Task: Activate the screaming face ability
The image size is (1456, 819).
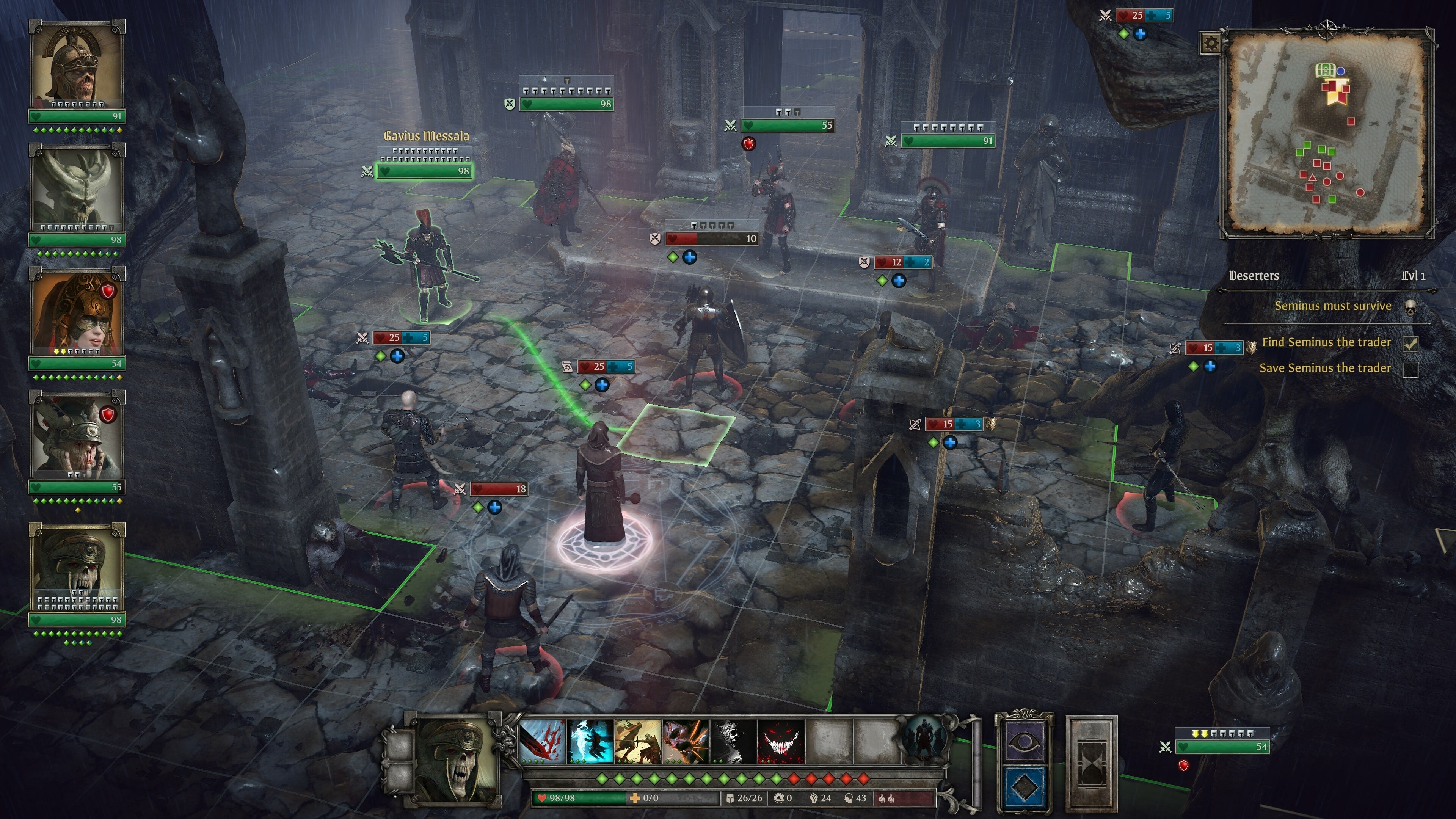Action: [686, 741]
